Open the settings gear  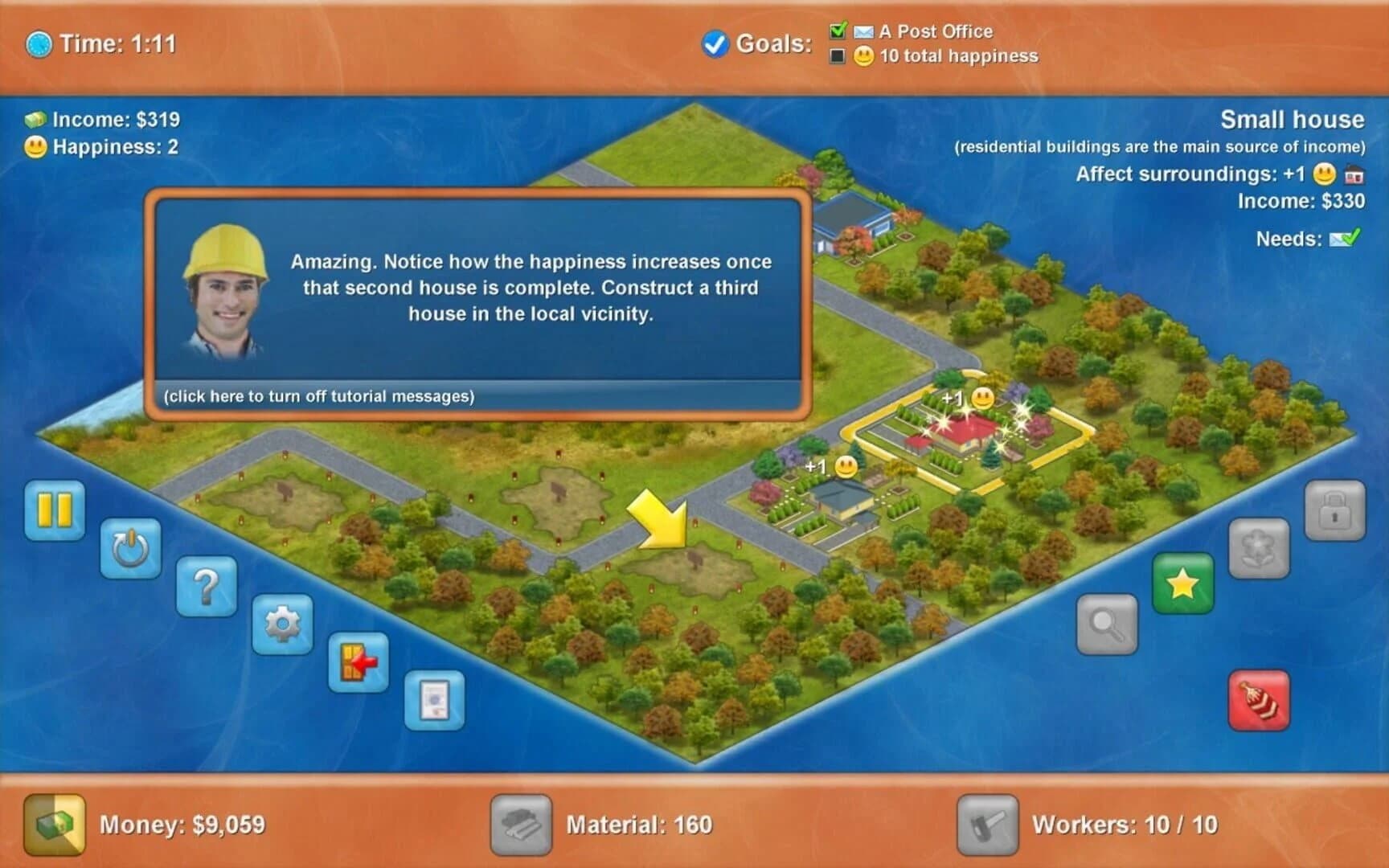click(281, 624)
